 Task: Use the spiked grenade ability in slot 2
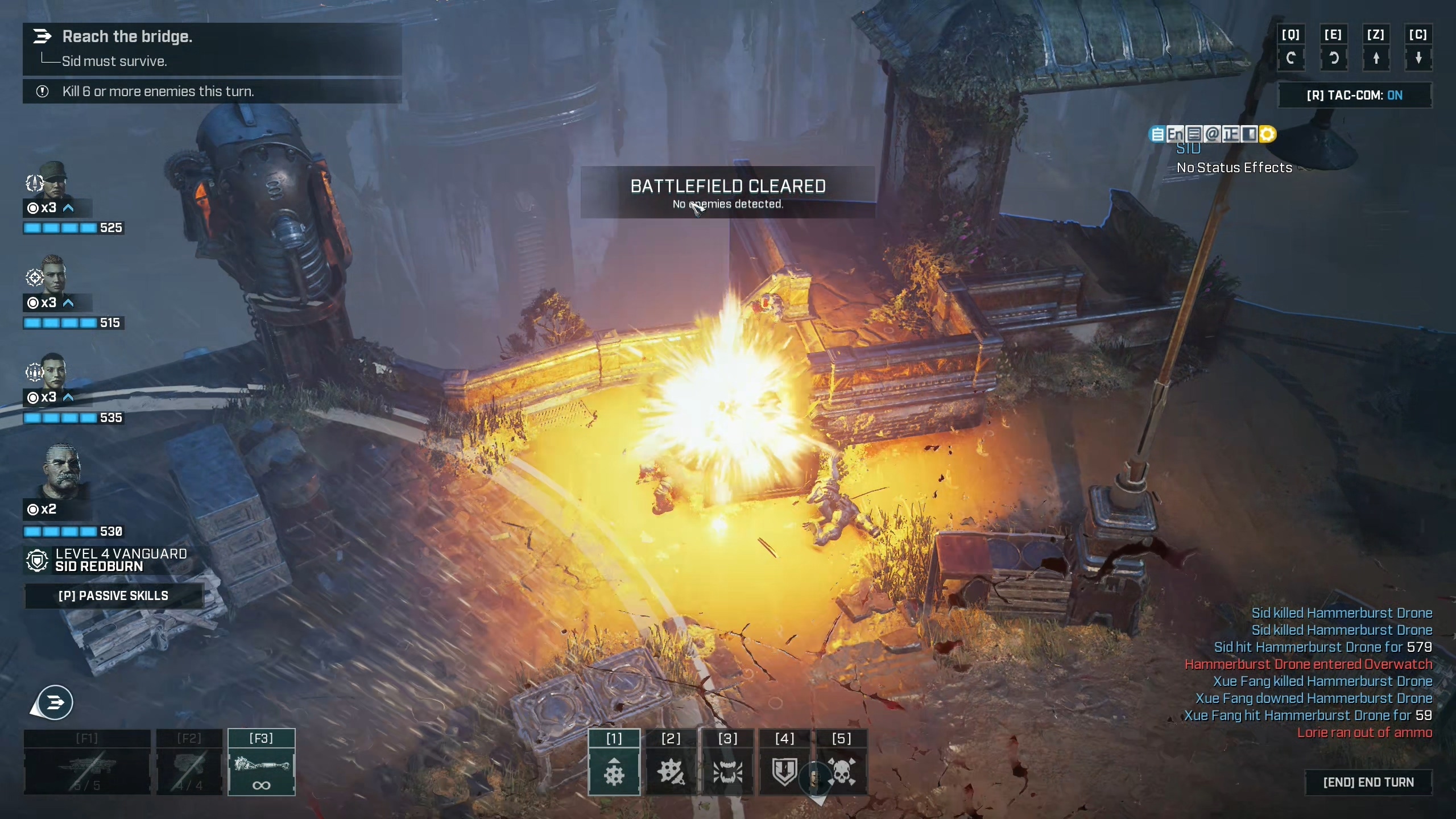point(671,771)
